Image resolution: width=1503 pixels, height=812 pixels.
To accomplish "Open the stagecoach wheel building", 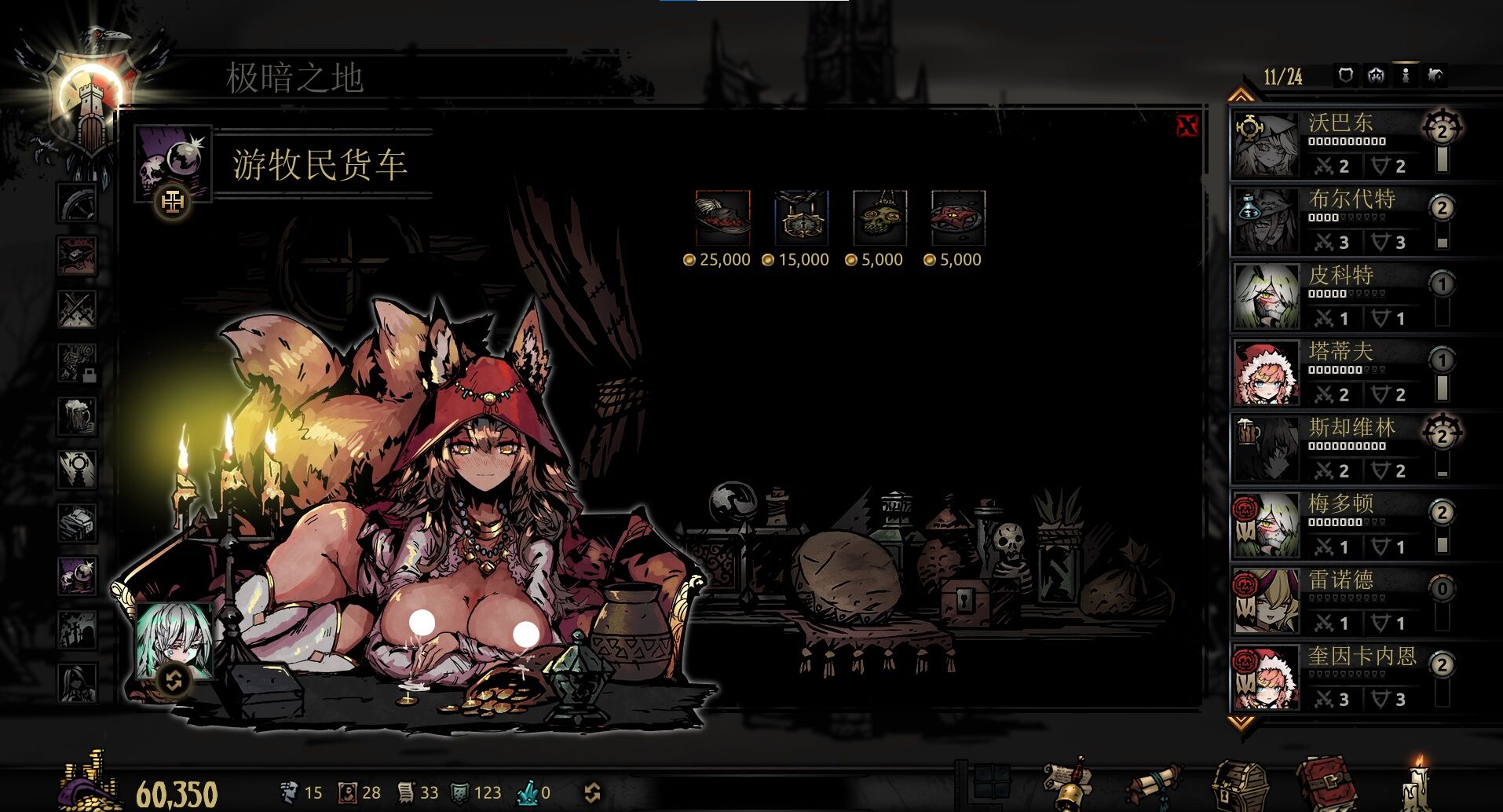I will click(78, 202).
